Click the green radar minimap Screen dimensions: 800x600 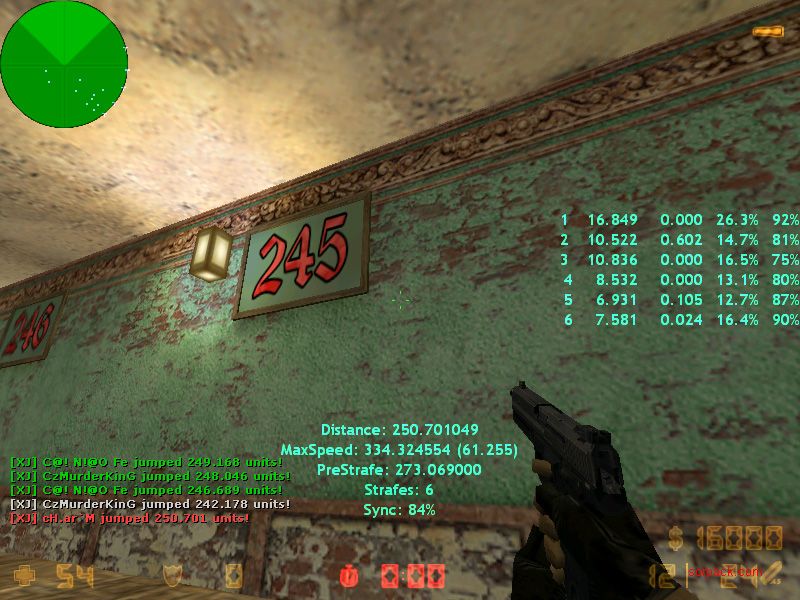(x=63, y=63)
